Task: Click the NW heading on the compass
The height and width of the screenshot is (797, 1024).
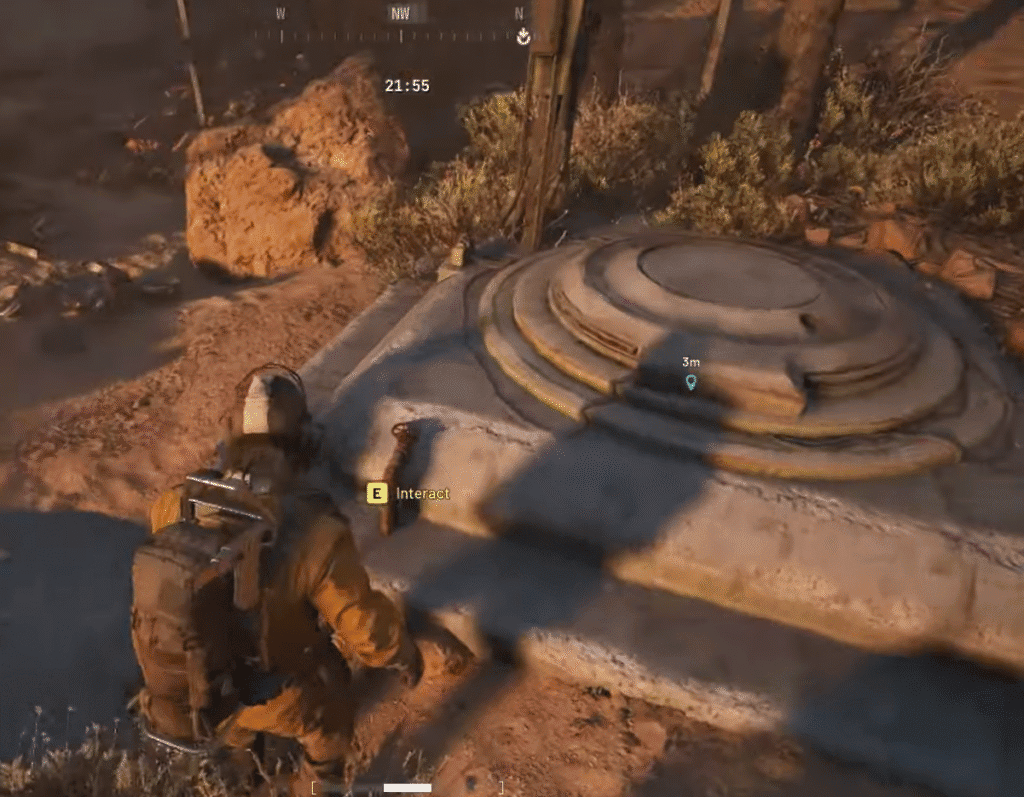Action: pos(400,14)
